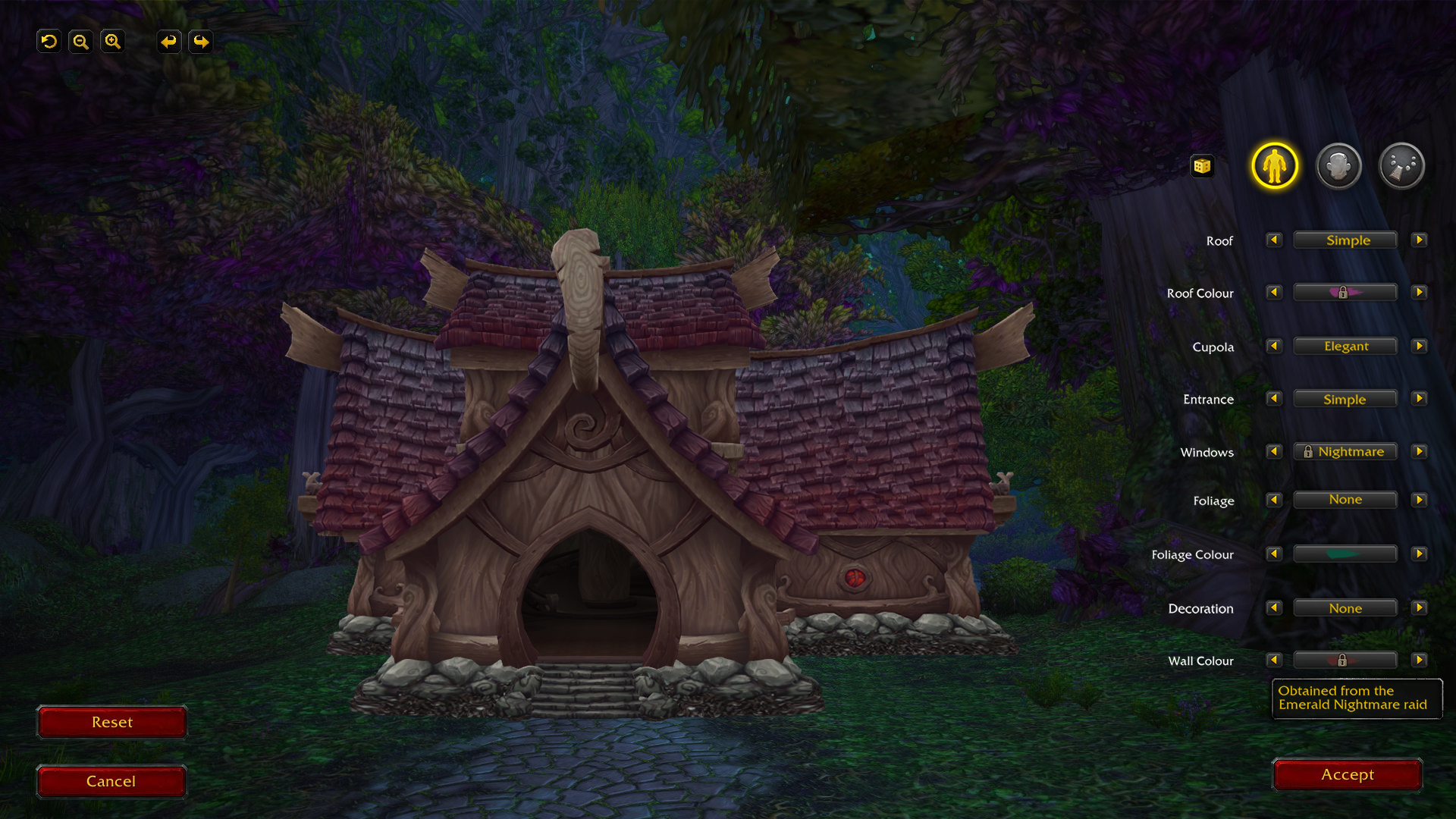The height and width of the screenshot is (819, 1456).
Task: Open the Cupola Elegant dropdown
Action: 1345,347
